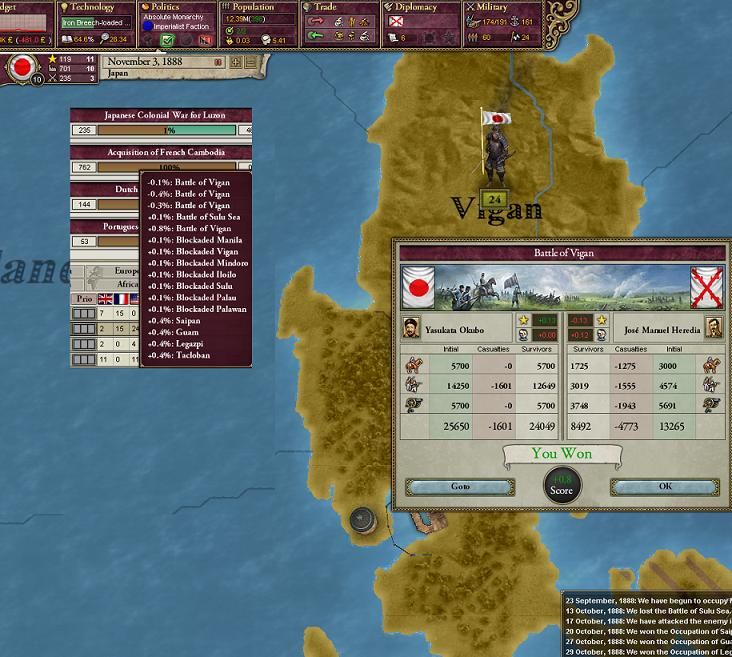Go to the Battle of Vigan location
732x657 pixels.
point(459,487)
